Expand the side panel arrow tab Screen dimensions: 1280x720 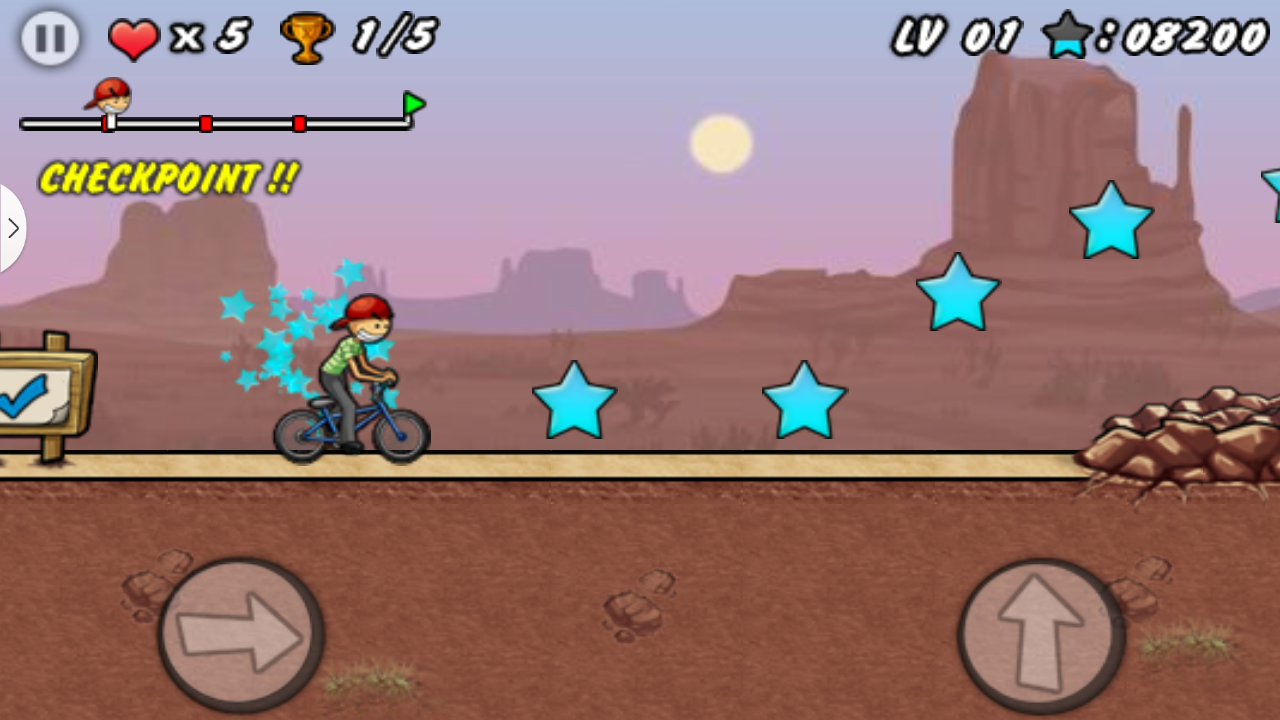(x=12, y=228)
